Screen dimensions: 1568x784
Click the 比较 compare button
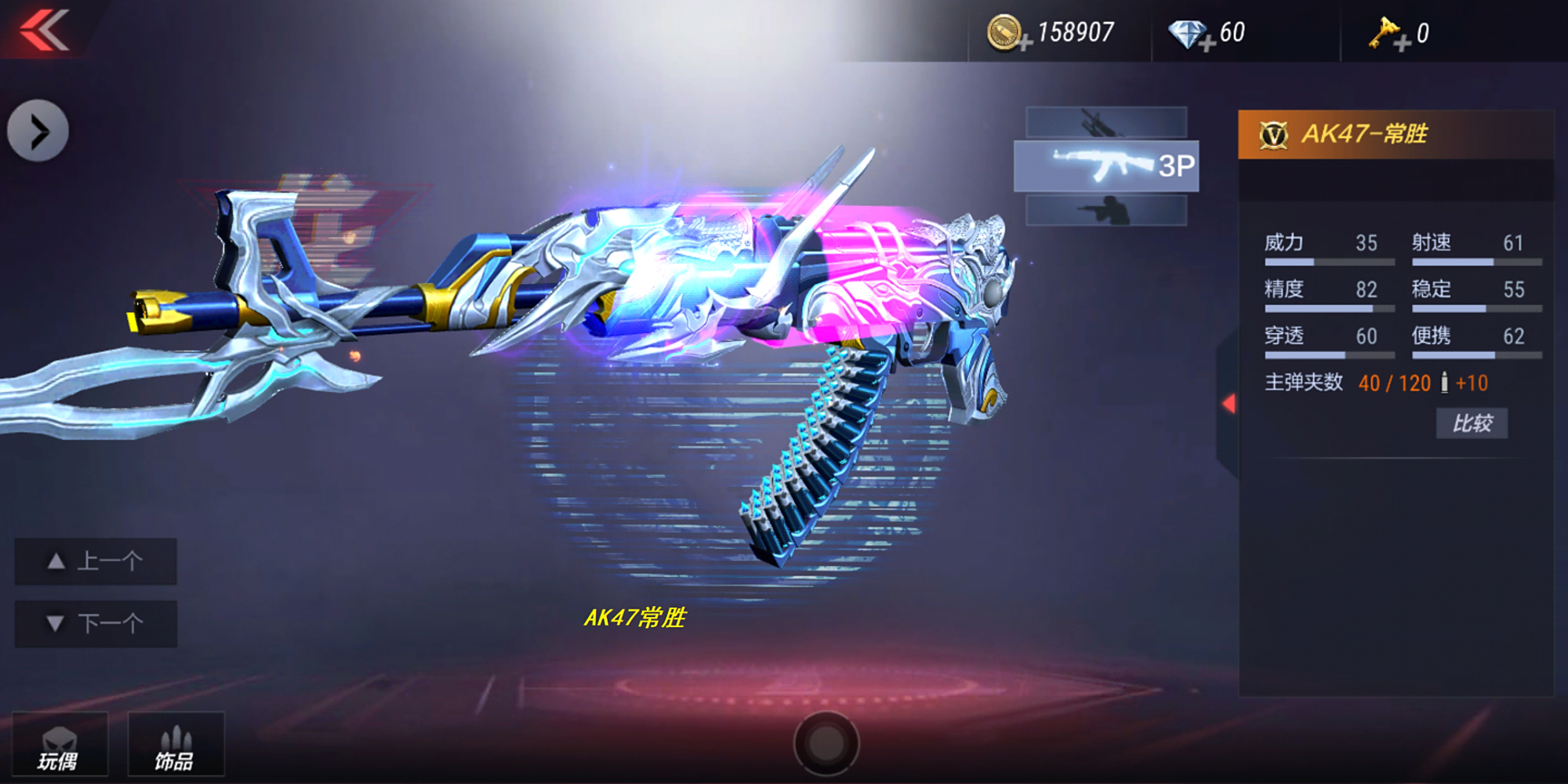tap(1472, 422)
